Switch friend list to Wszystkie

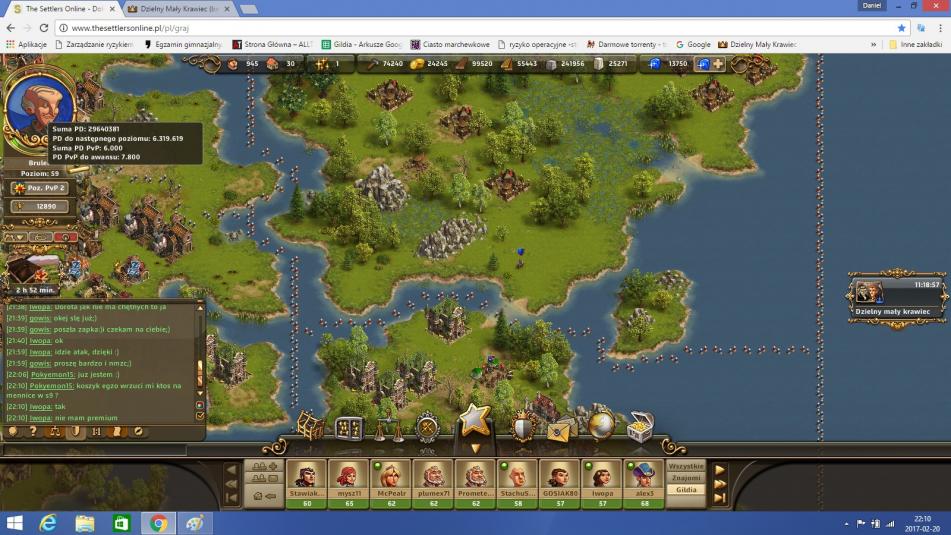686,466
